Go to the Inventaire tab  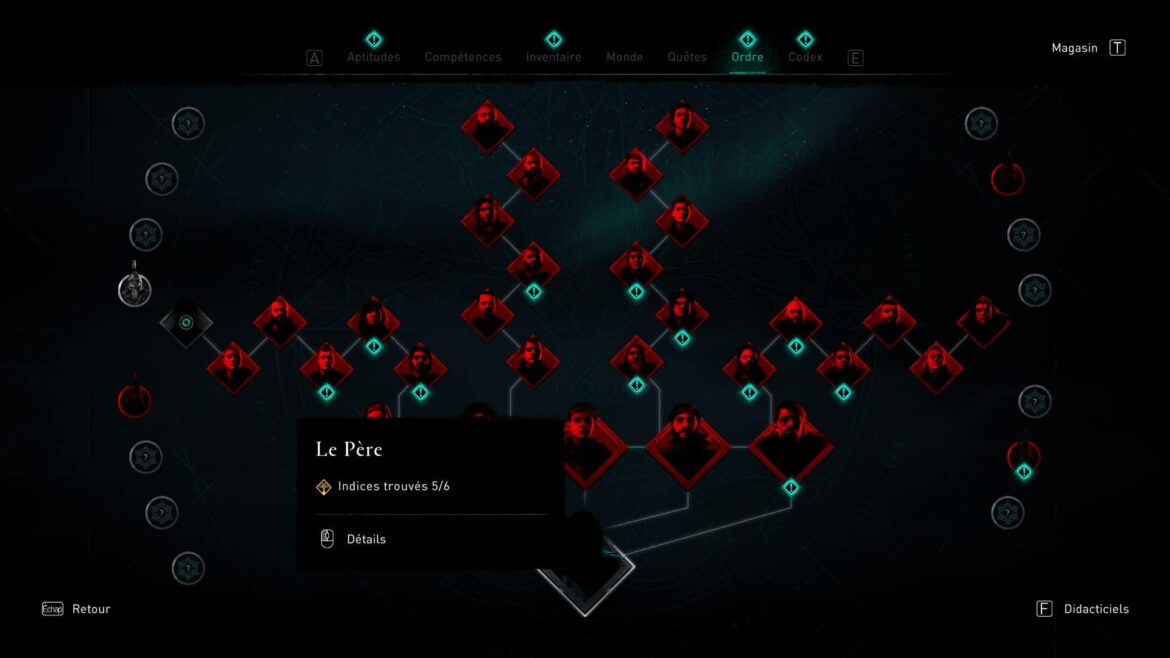[x=553, y=57]
